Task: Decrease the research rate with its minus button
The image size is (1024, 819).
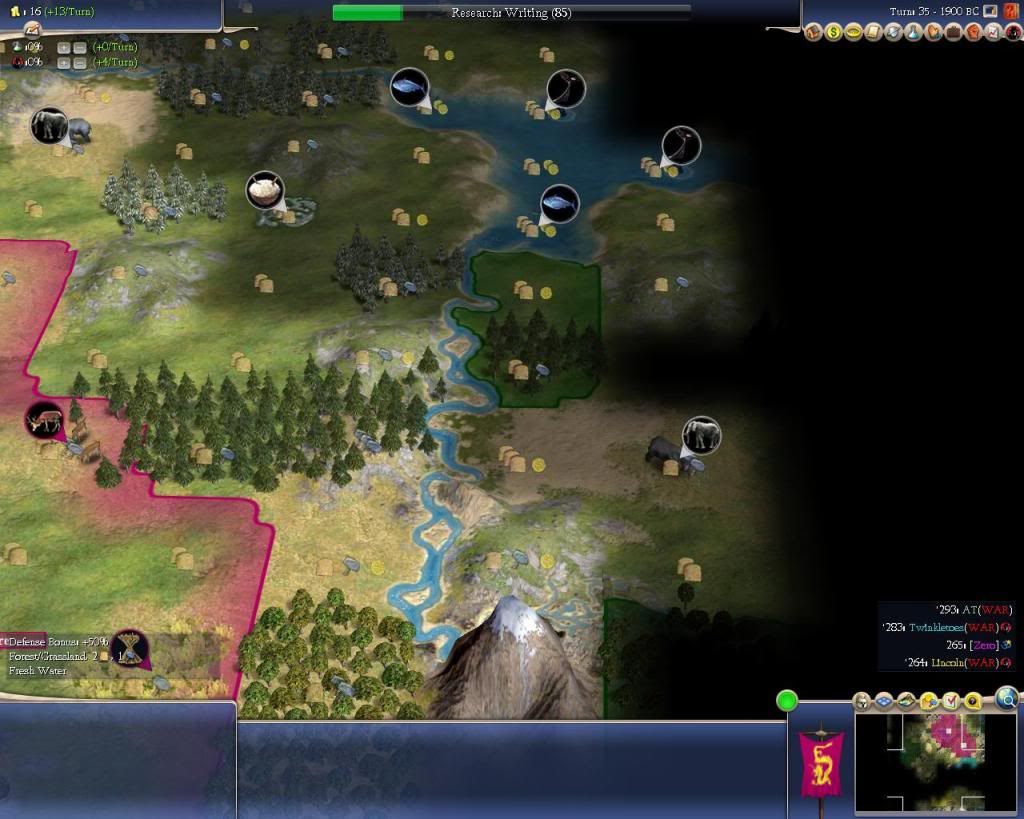Action: point(79,47)
